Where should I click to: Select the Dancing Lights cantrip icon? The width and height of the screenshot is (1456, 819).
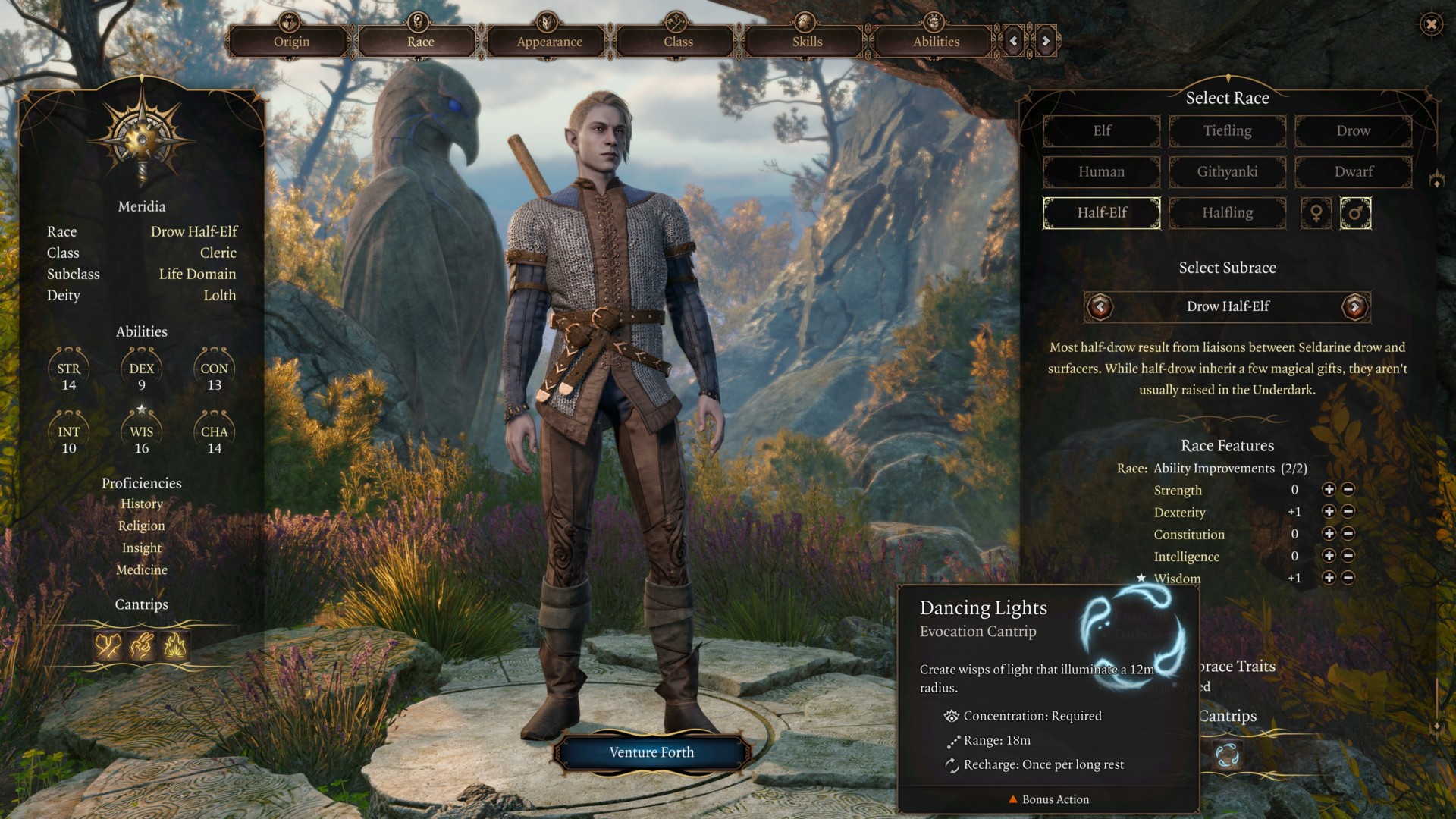[1226, 755]
